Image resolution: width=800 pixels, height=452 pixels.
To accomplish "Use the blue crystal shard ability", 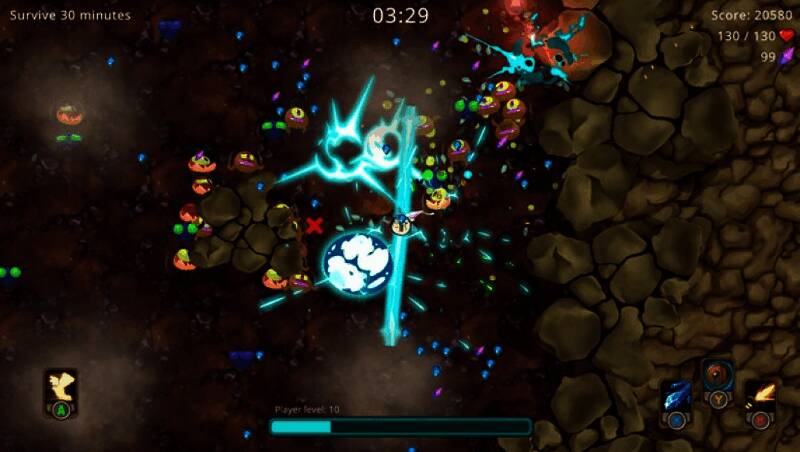I will pyautogui.click(x=676, y=396).
